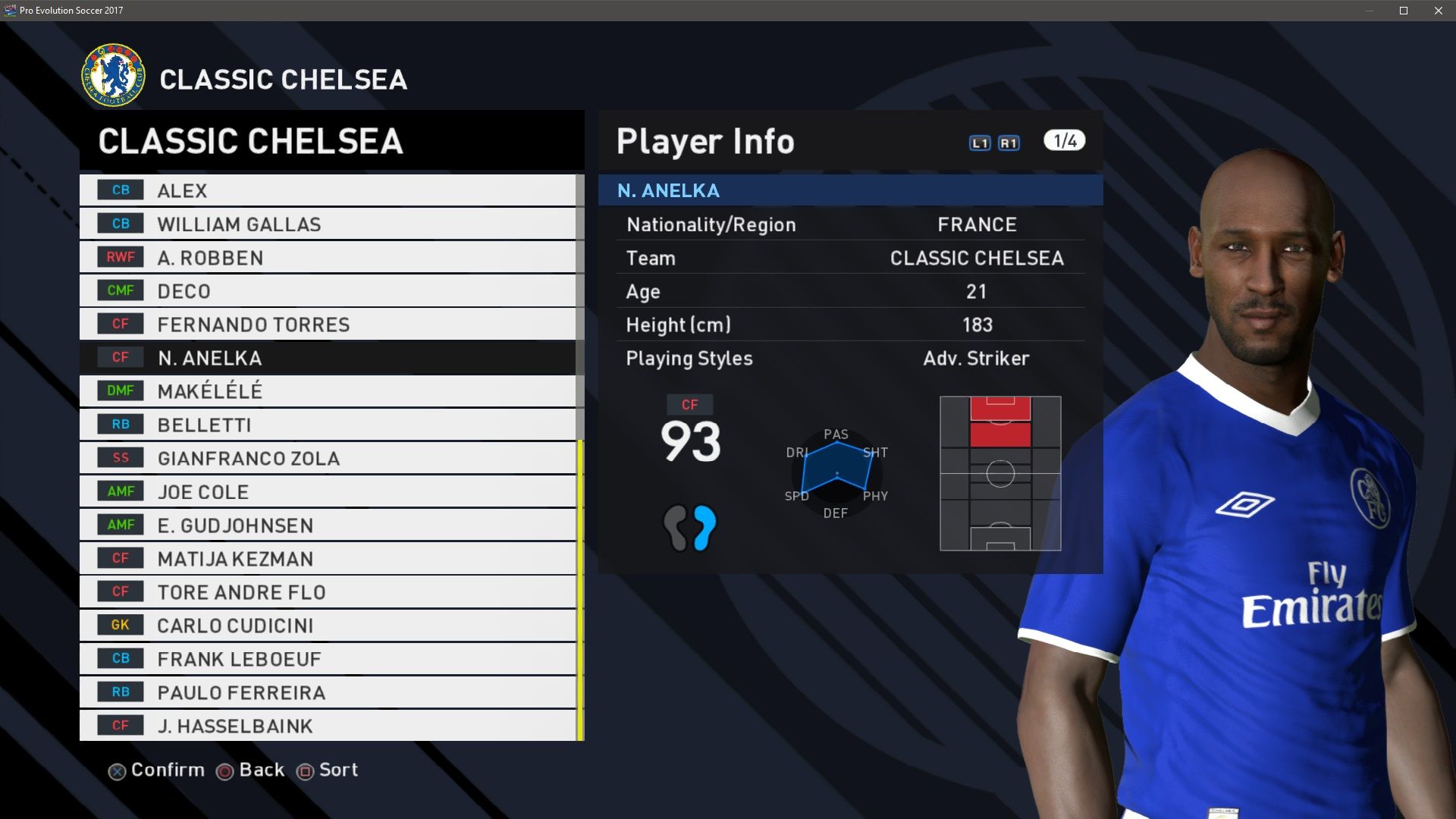Select Makélélé the defensive midfielder
The width and height of the screenshot is (1456, 819).
pos(328,391)
